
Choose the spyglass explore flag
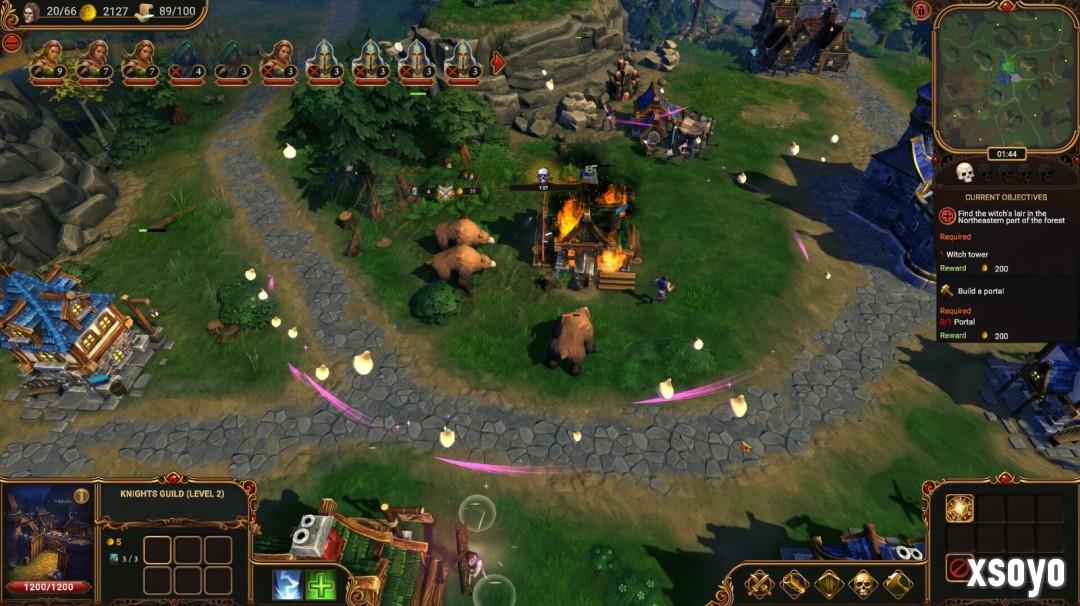(794, 583)
